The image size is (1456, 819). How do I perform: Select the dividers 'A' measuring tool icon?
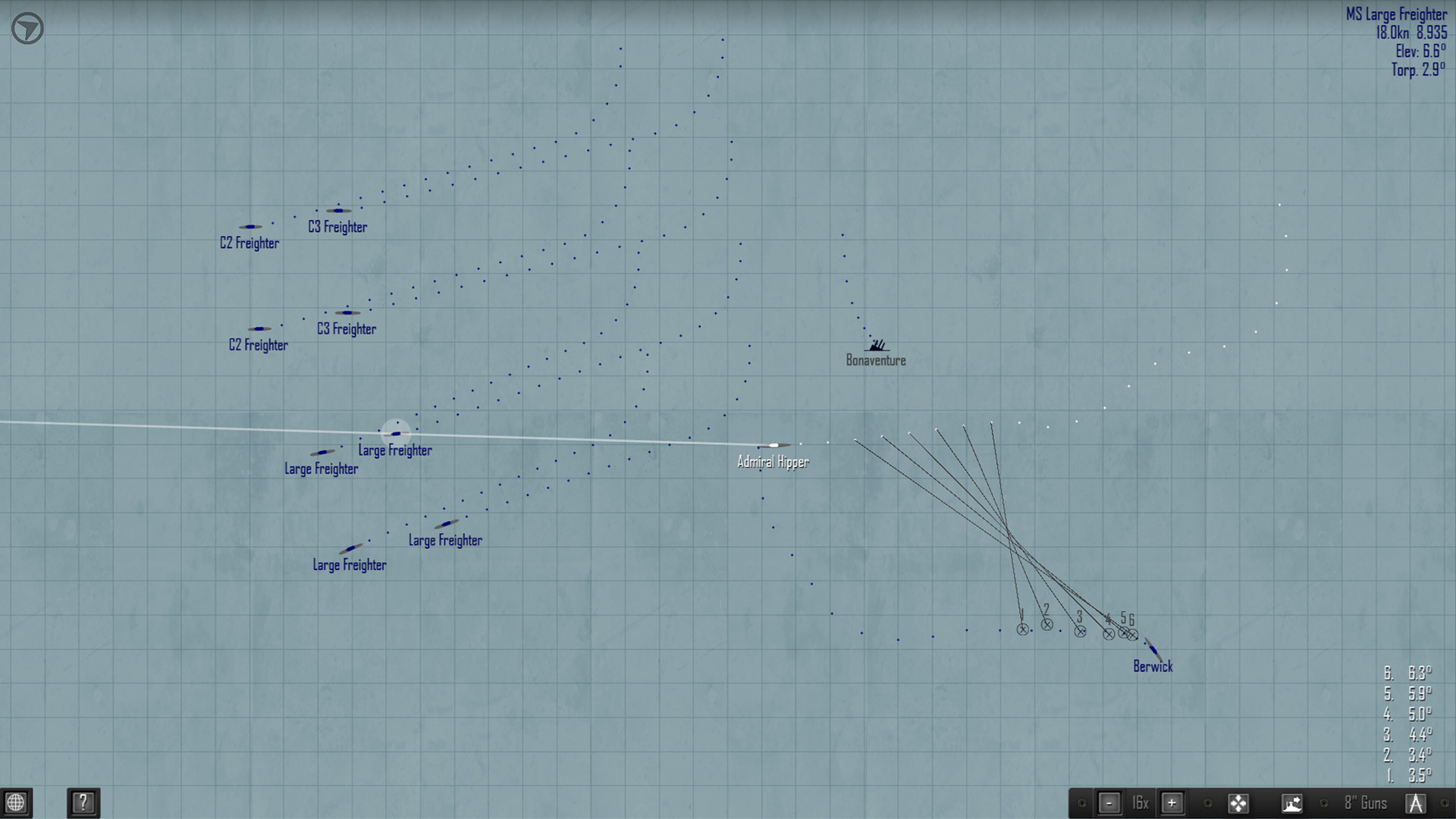click(x=1417, y=802)
